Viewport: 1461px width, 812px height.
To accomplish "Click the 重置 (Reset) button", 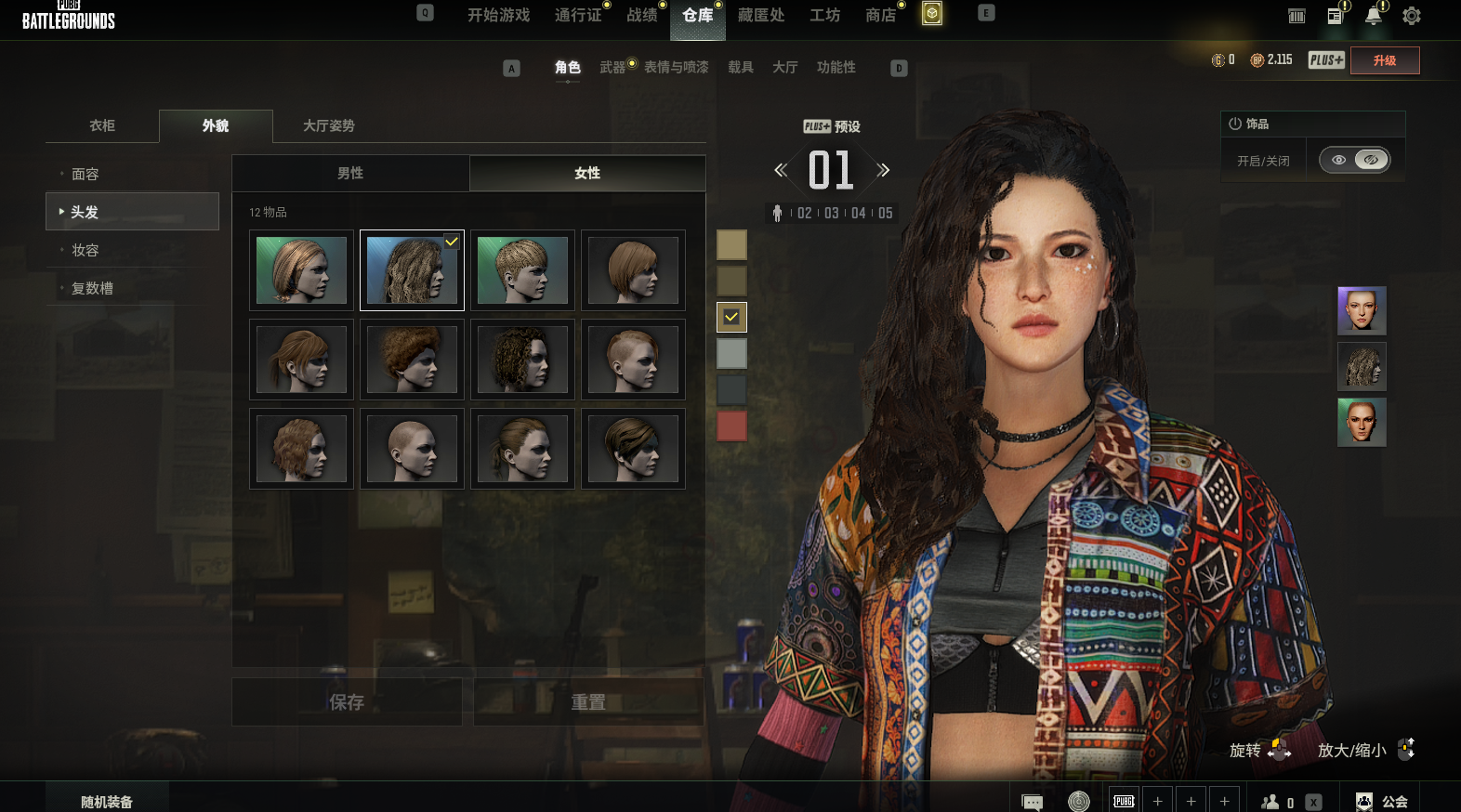I will [x=587, y=702].
